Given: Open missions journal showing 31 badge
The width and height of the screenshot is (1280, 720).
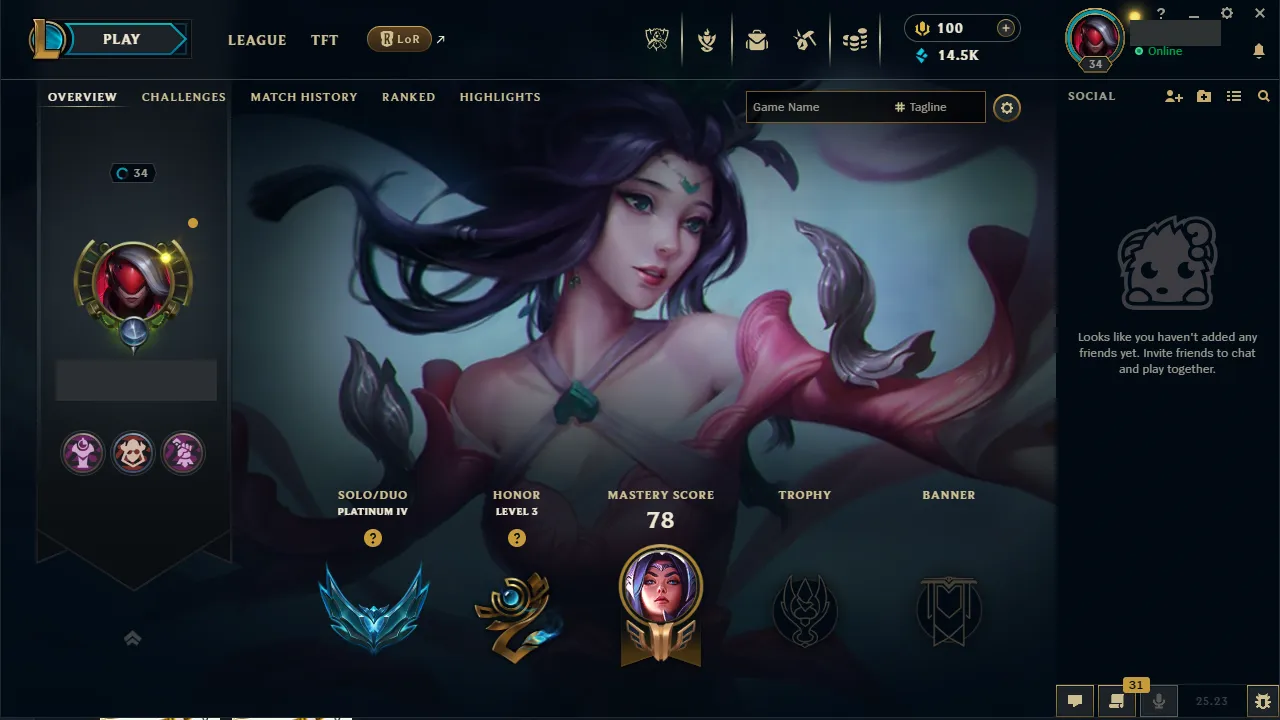Looking at the screenshot, I should (x=1117, y=701).
